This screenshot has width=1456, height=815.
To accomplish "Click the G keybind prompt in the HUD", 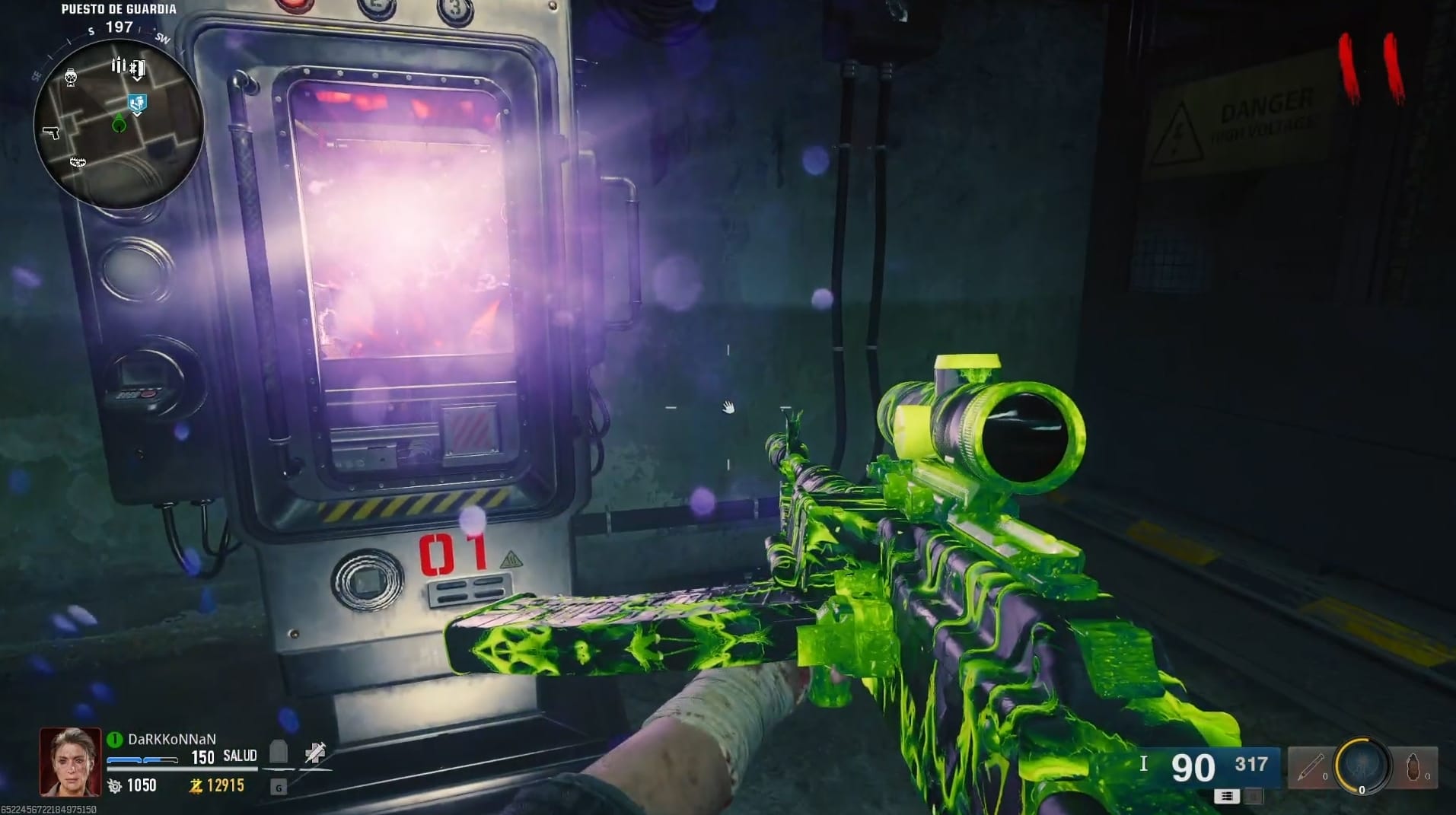I will pos(279,789).
